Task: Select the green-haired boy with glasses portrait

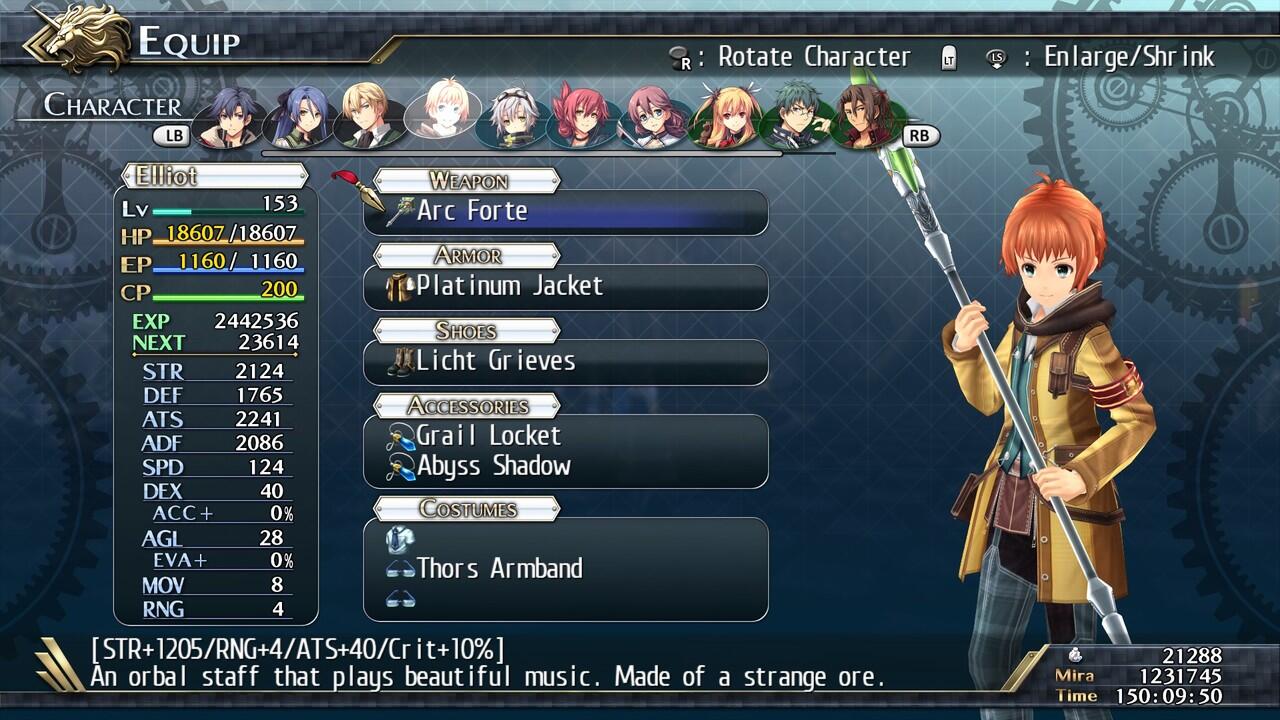Action: (x=797, y=116)
